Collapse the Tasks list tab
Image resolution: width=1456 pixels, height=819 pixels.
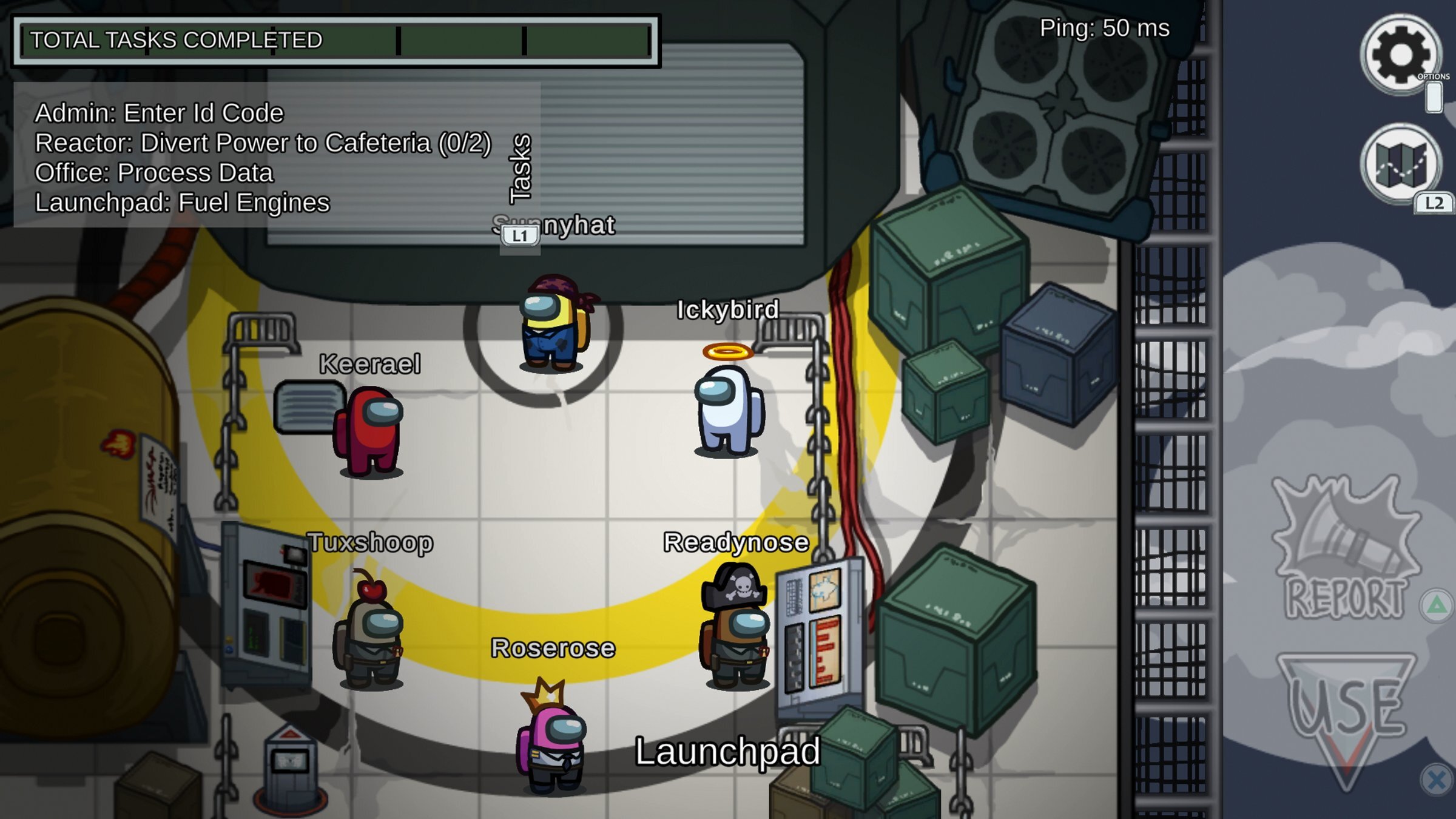click(x=520, y=169)
